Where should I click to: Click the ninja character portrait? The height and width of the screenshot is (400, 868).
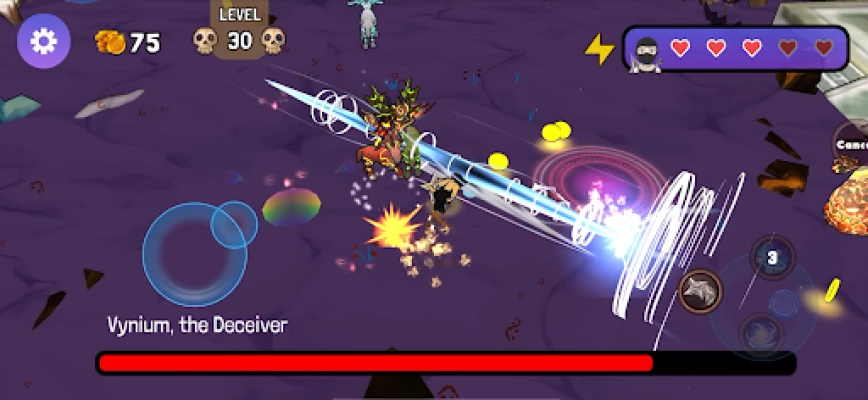(x=648, y=48)
